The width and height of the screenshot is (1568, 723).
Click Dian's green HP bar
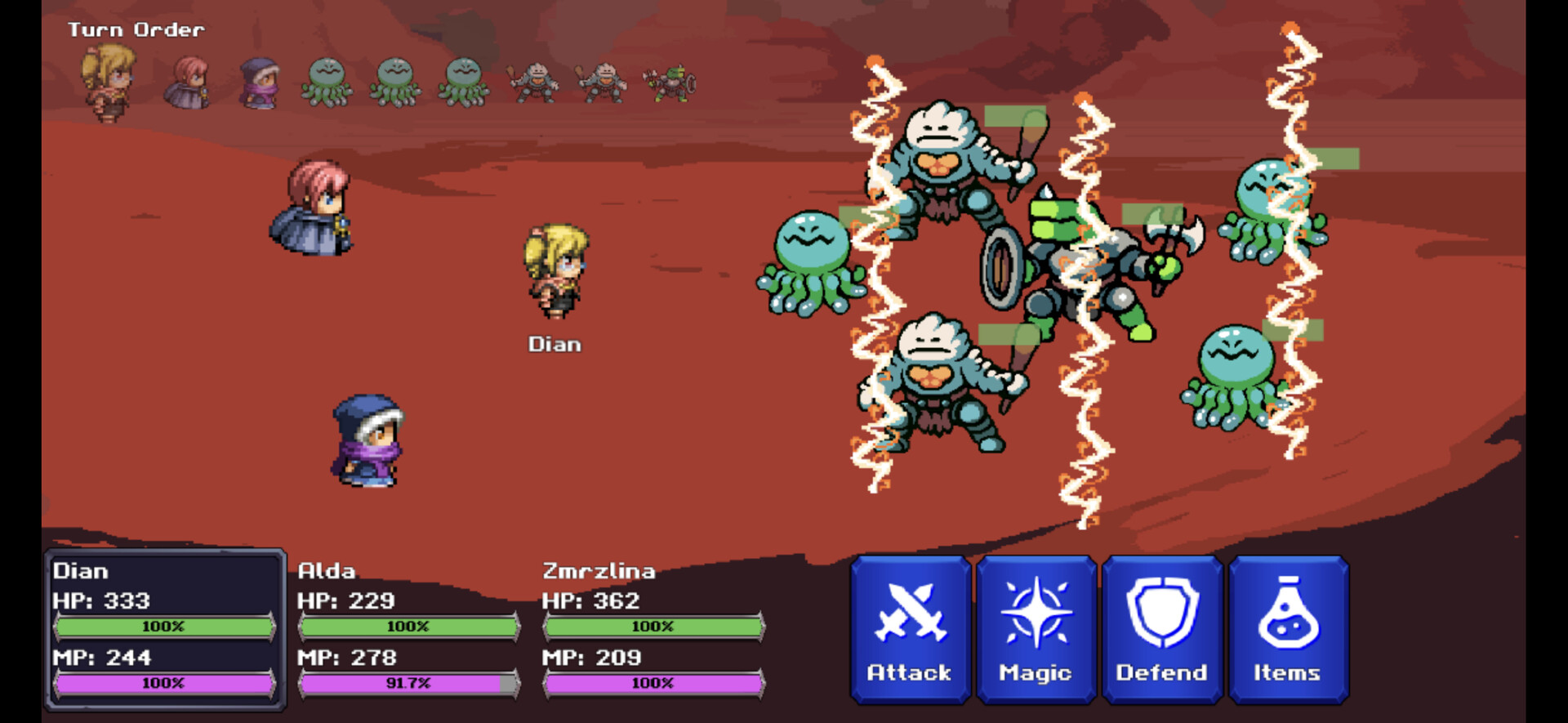pyautogui.click(x=166, y=627)
